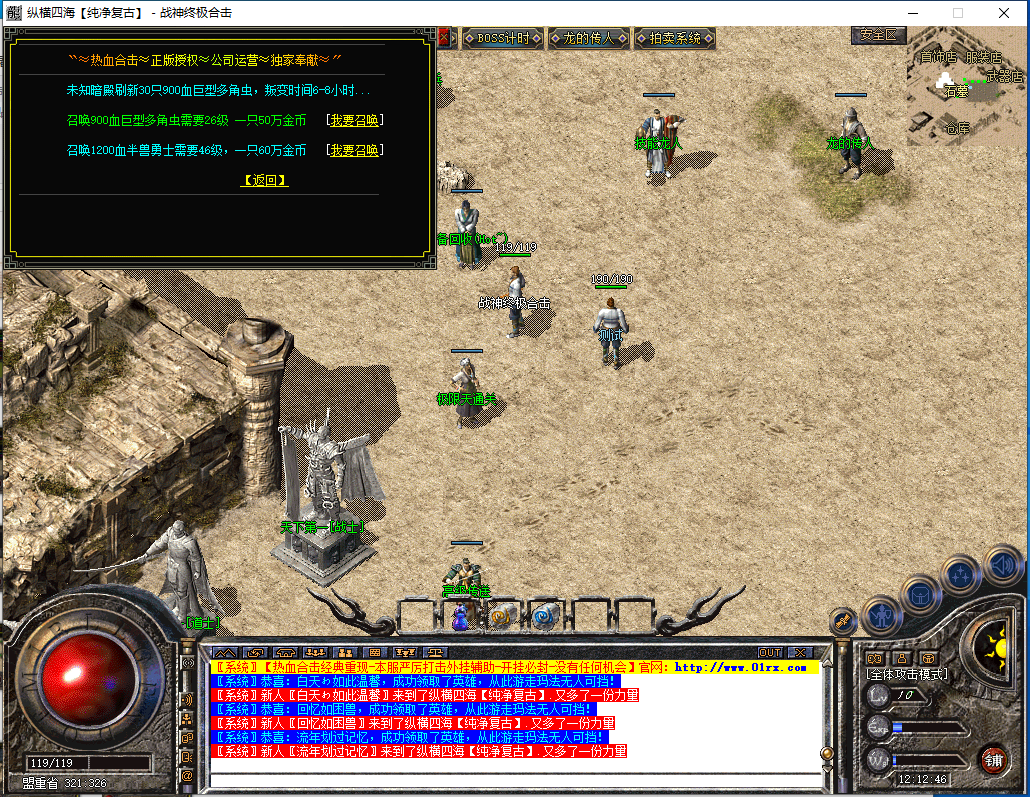Screen dimensions: 1030x797
Task: Summon the 900-HP giant polyworm via 我要召唤
Action: point(354,121)
